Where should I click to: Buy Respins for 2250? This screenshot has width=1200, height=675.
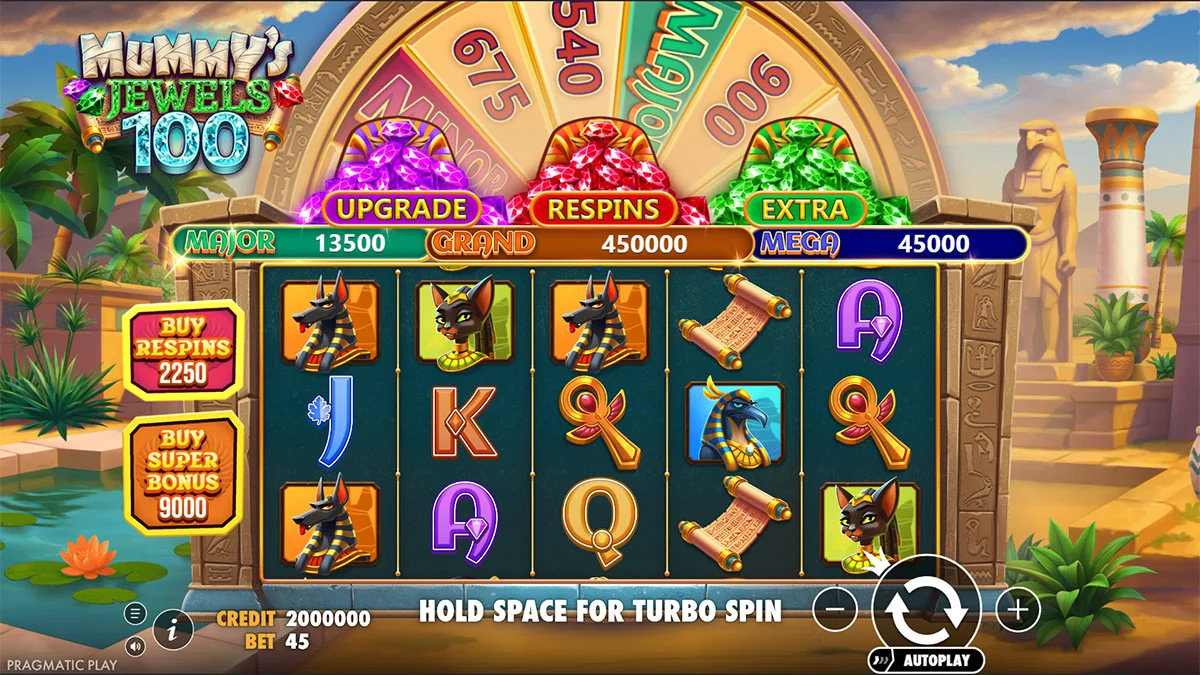(x=182, y=349)
